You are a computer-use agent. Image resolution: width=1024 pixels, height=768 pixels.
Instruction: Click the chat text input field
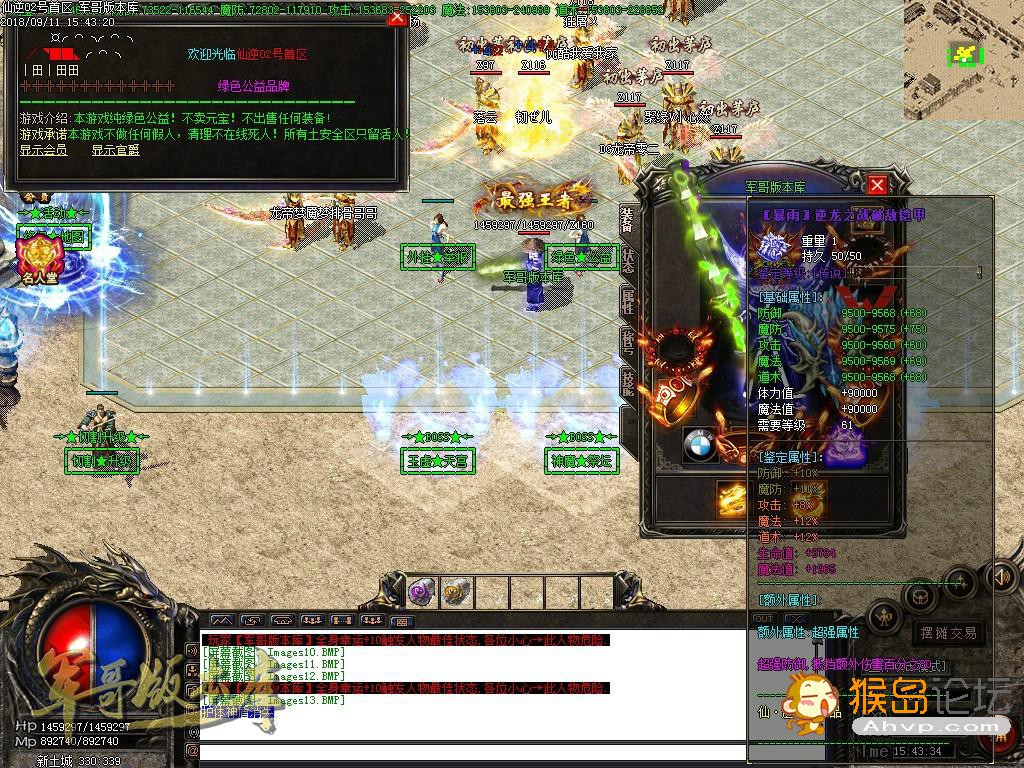click(470, 750)
